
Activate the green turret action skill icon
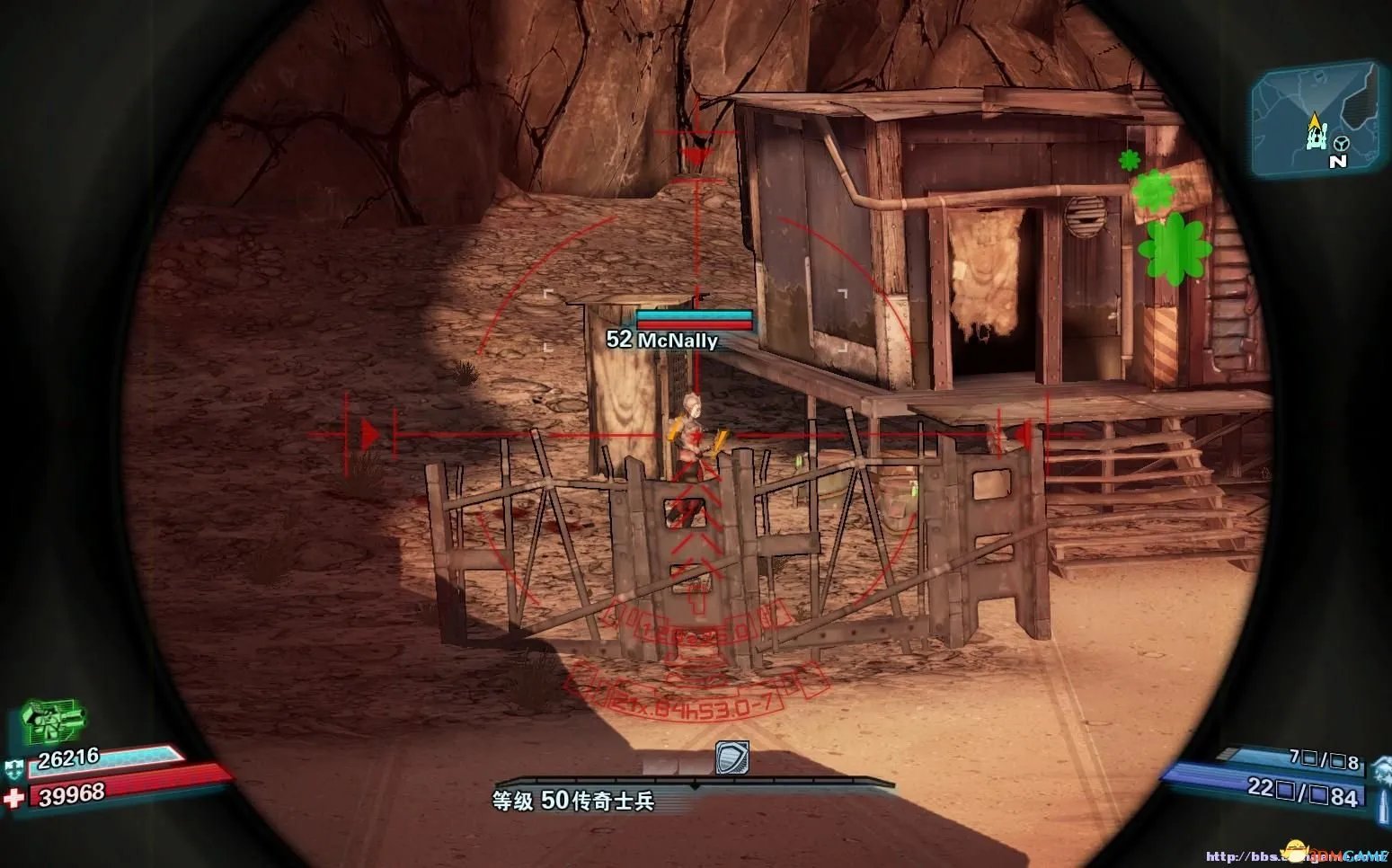click(x=53, y=720)
